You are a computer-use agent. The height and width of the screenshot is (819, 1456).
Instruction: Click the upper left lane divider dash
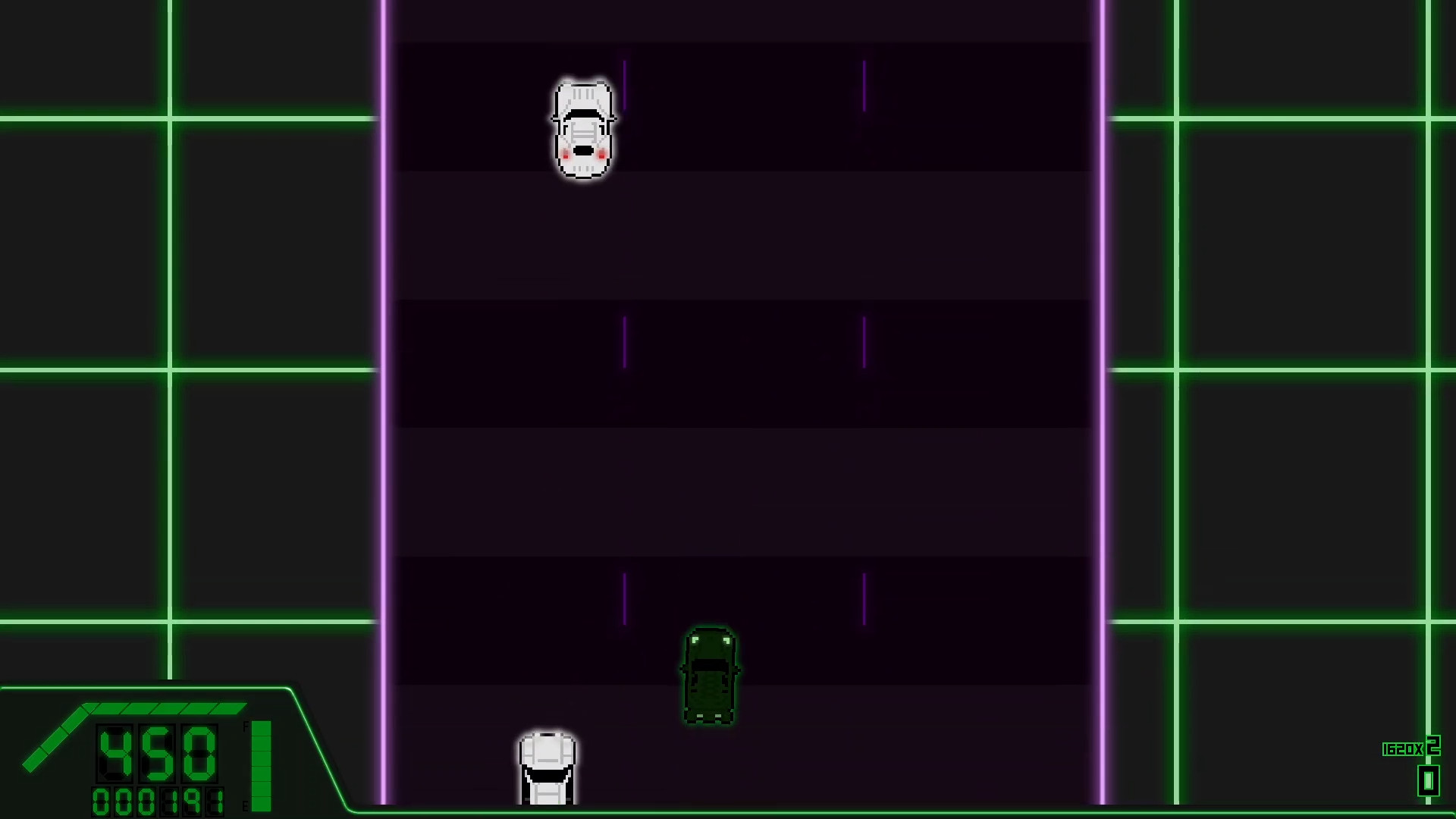624,83
